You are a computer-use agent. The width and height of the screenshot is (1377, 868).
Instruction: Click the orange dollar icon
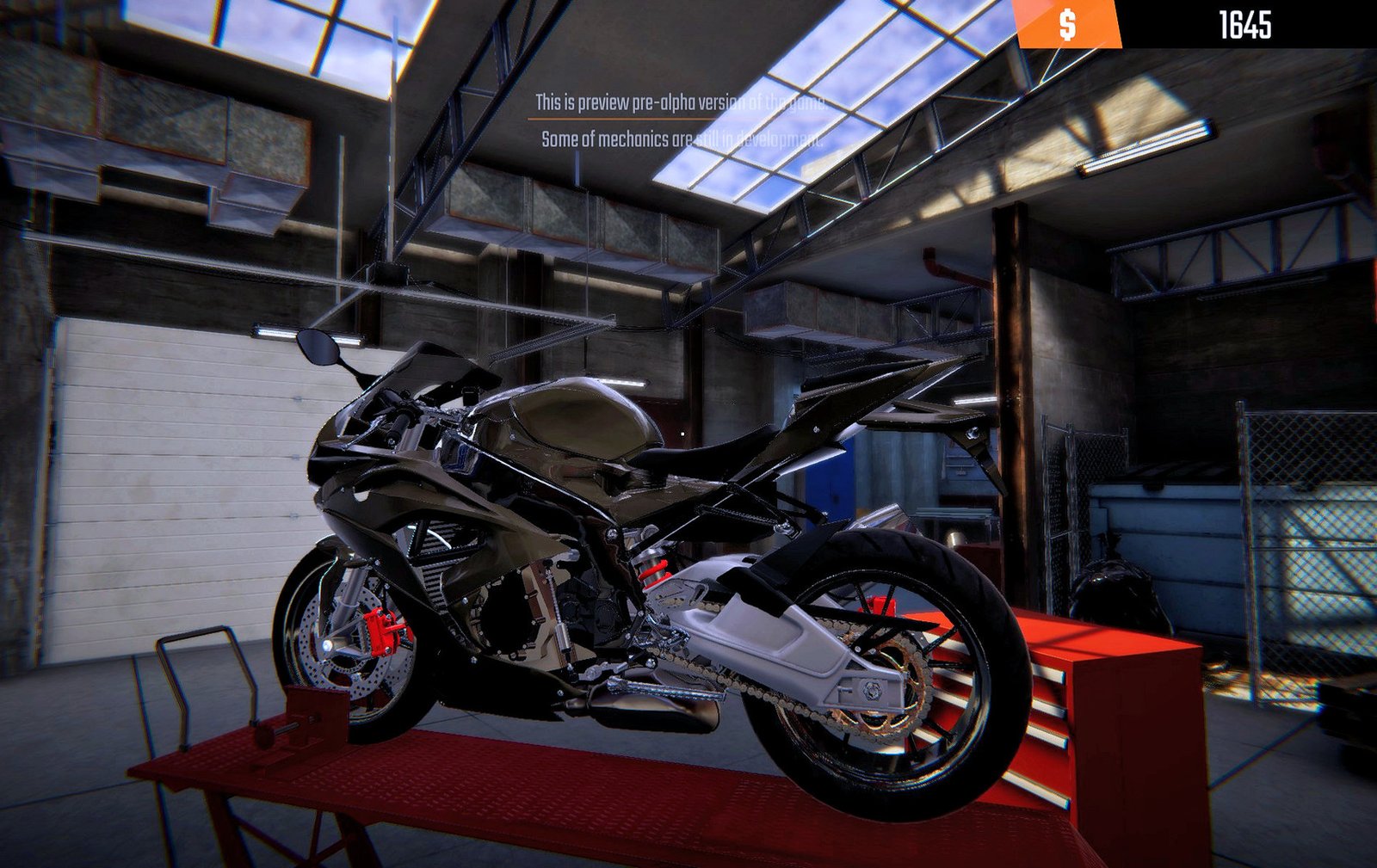coord(1070,25)
